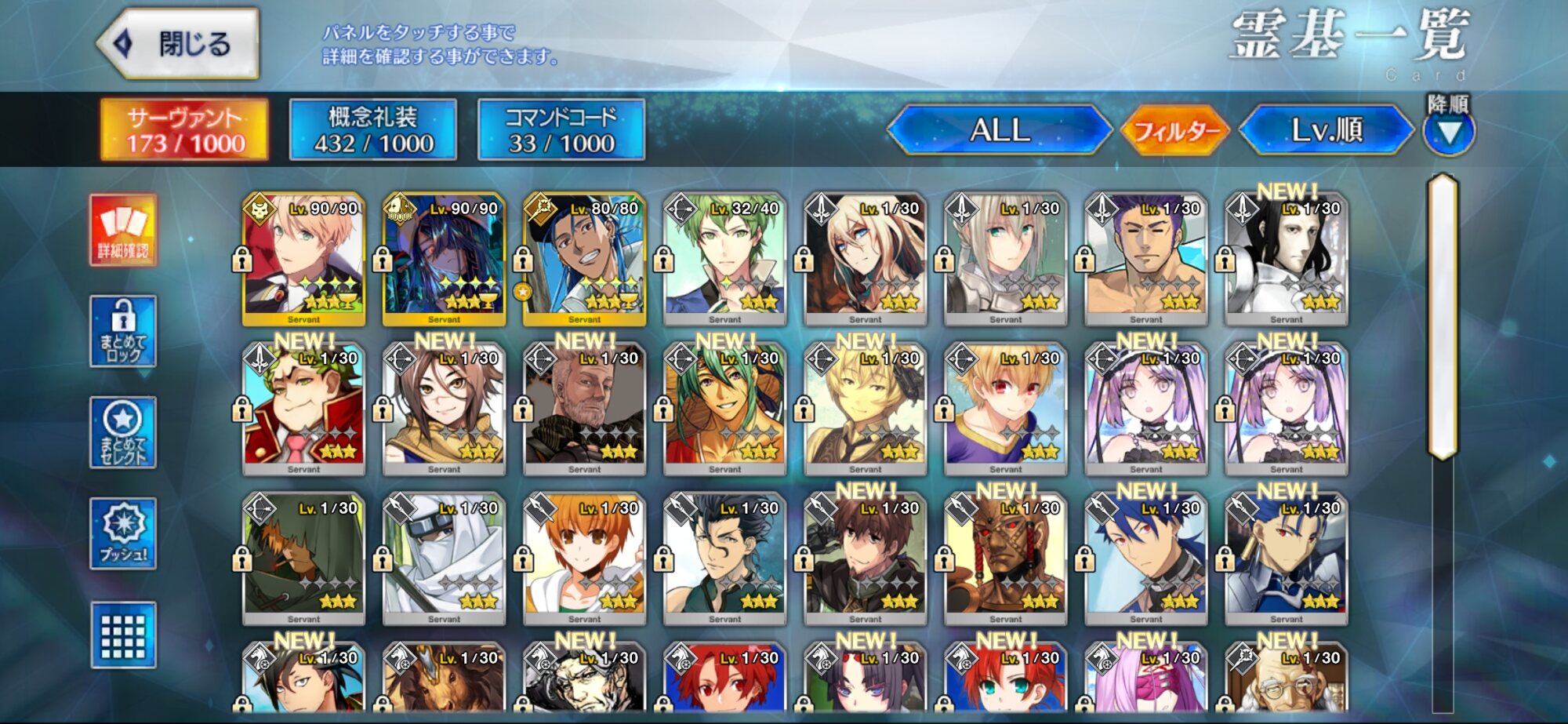Select the Lv. 90/90 blond servant card
The width and height of the screenshot is (1568, 724).
(x=303, y=259)
